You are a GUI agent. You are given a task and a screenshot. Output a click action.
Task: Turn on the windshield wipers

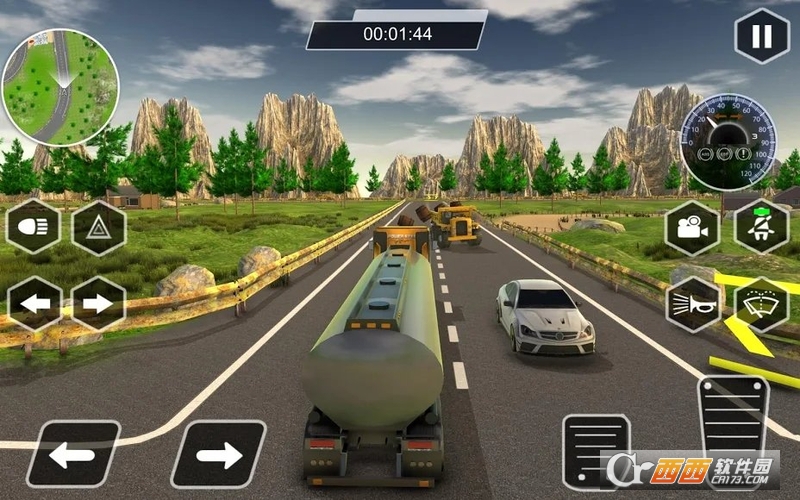pos(761,302)
